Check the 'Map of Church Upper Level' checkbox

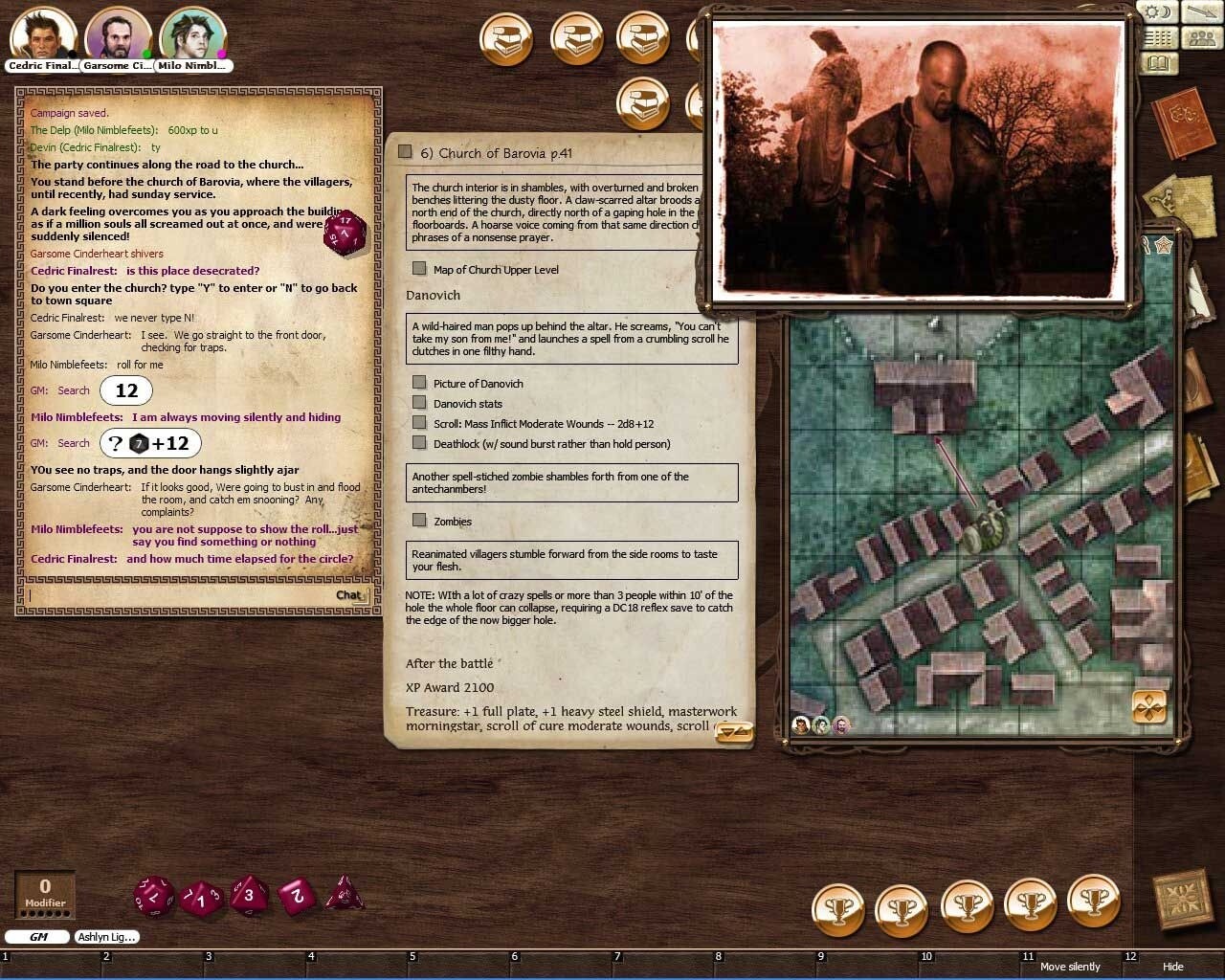coord(419,269)
